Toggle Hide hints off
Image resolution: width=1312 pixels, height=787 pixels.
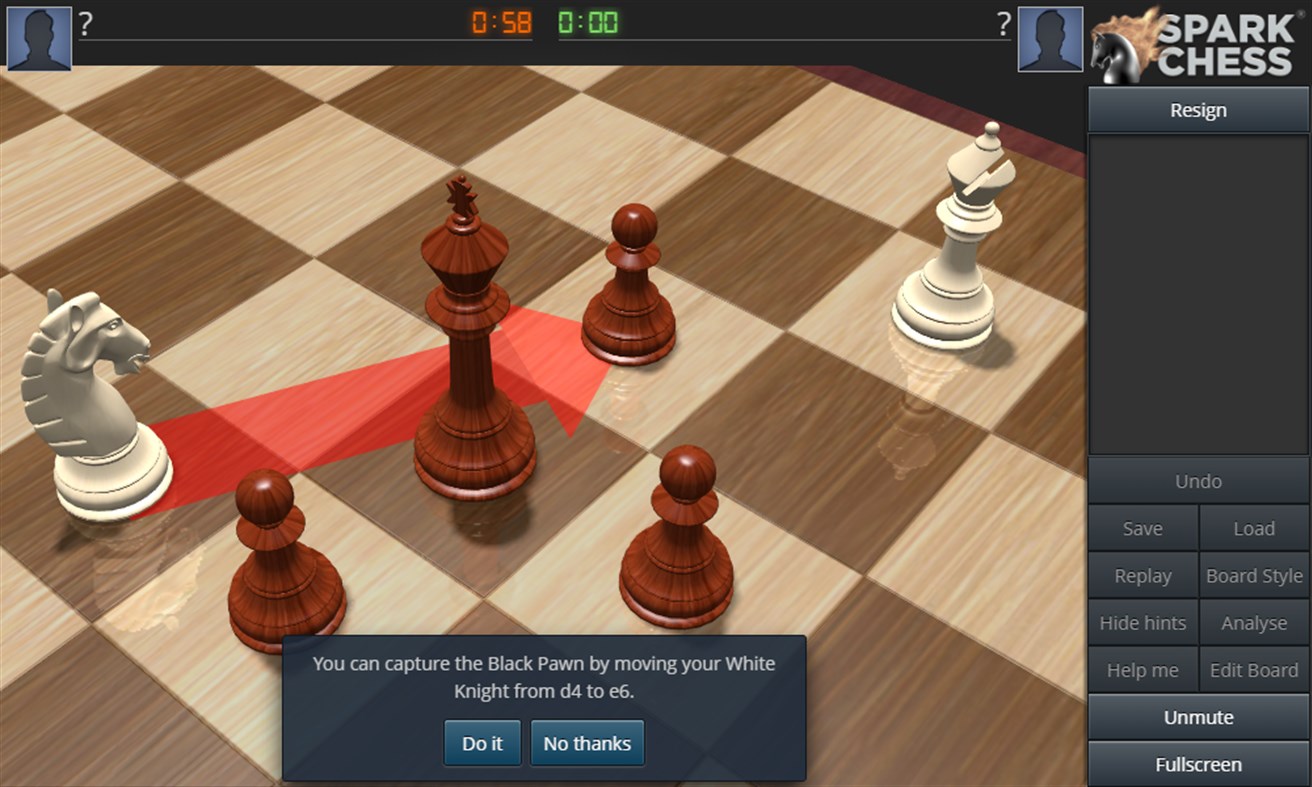click(1142, 622)
